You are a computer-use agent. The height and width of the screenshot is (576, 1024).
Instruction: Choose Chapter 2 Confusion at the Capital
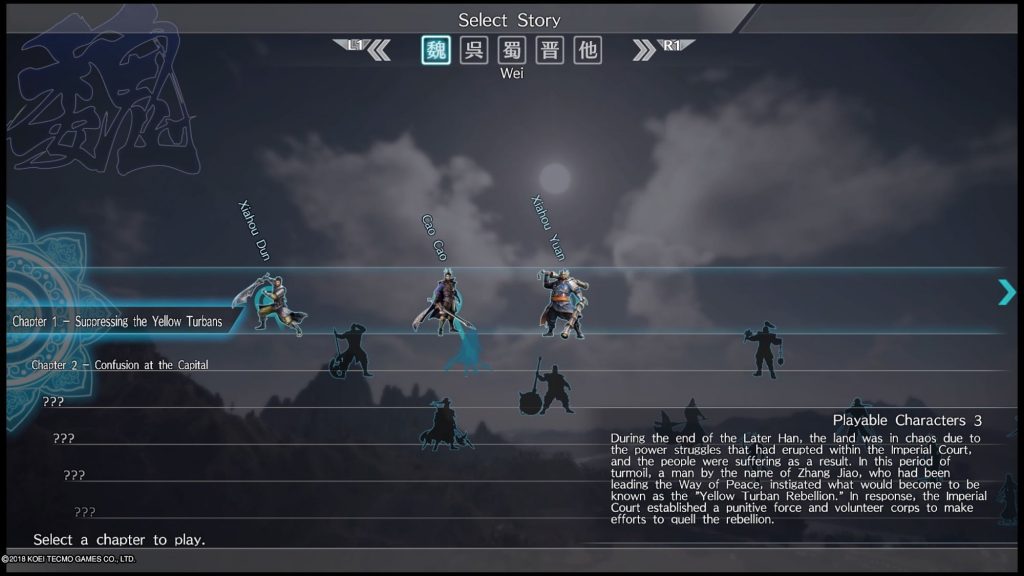pyautogui.click(x=120, y=365)
